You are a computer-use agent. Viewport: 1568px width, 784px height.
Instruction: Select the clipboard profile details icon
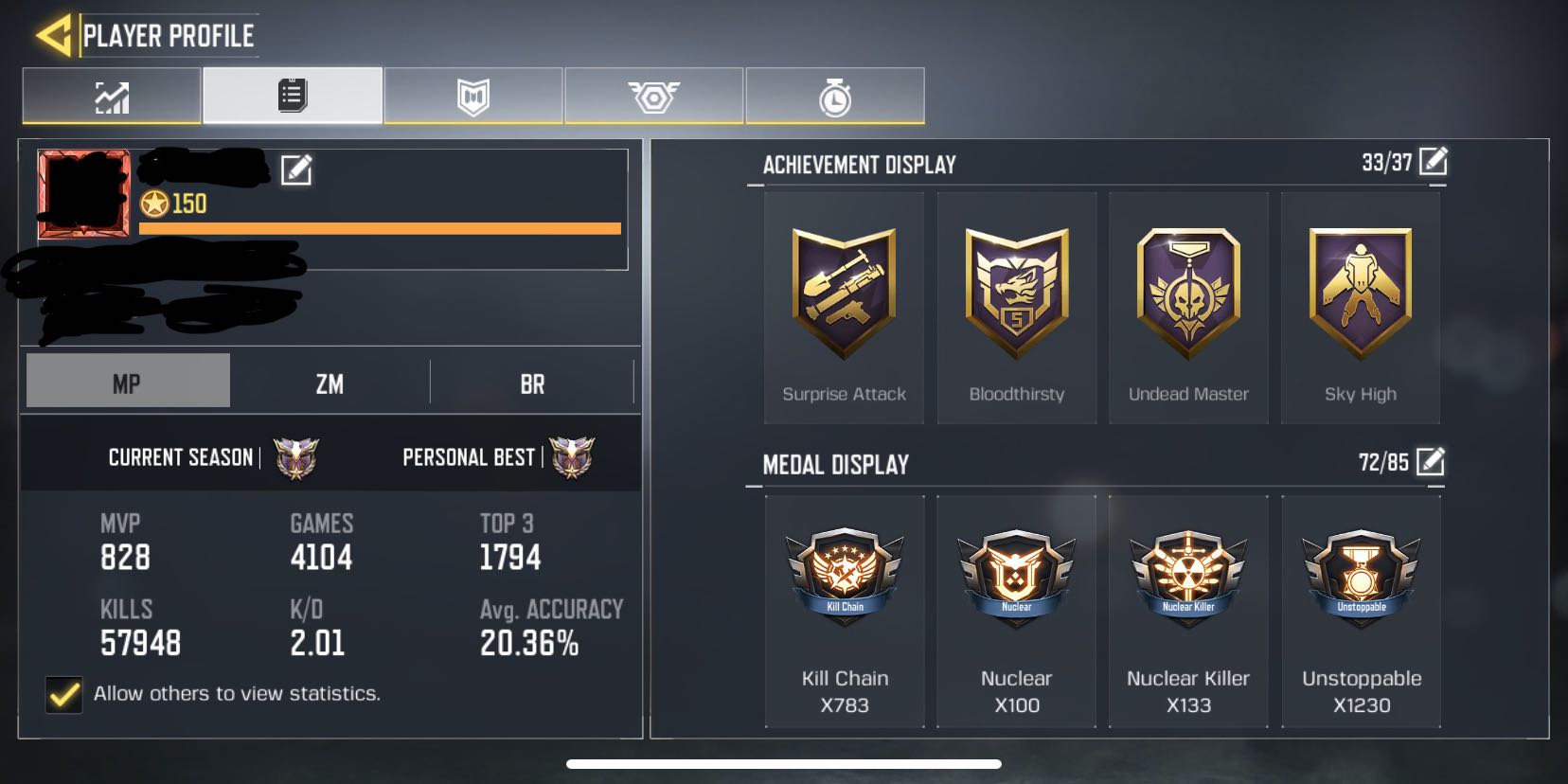pyautogui.click(x=292, y=94)
